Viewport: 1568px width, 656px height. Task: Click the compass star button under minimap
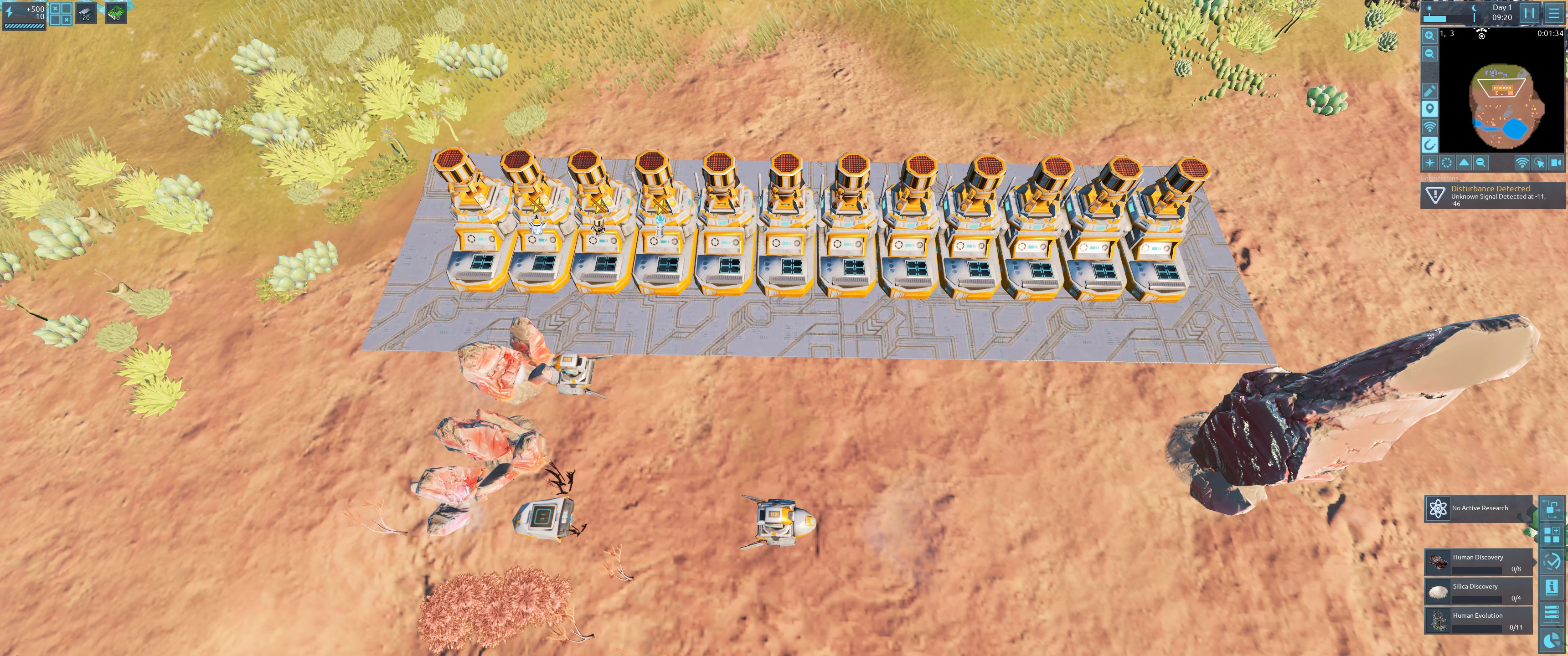tap(1430, 163)
